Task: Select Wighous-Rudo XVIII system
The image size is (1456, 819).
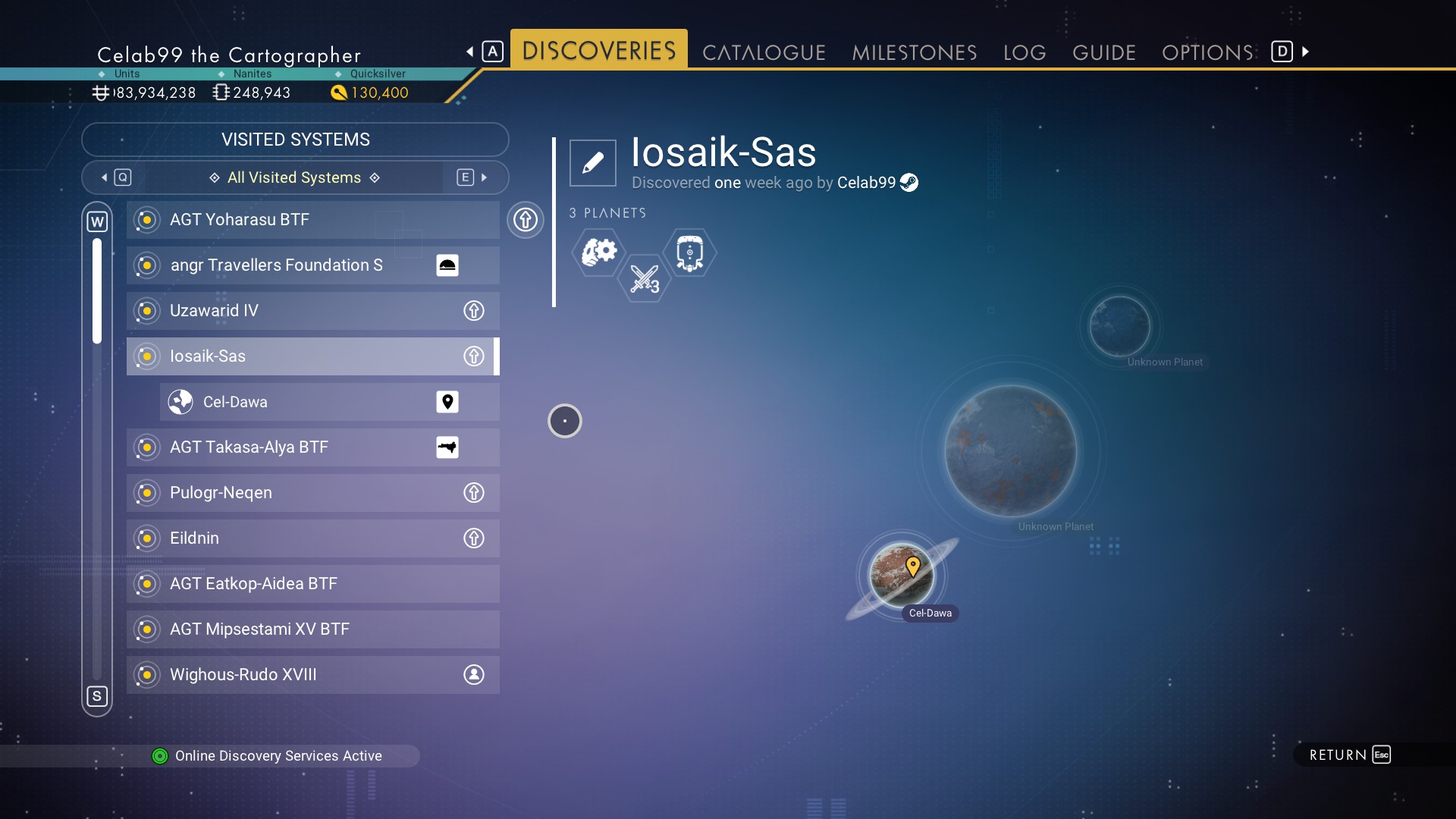Action: (x=312, y=675)
